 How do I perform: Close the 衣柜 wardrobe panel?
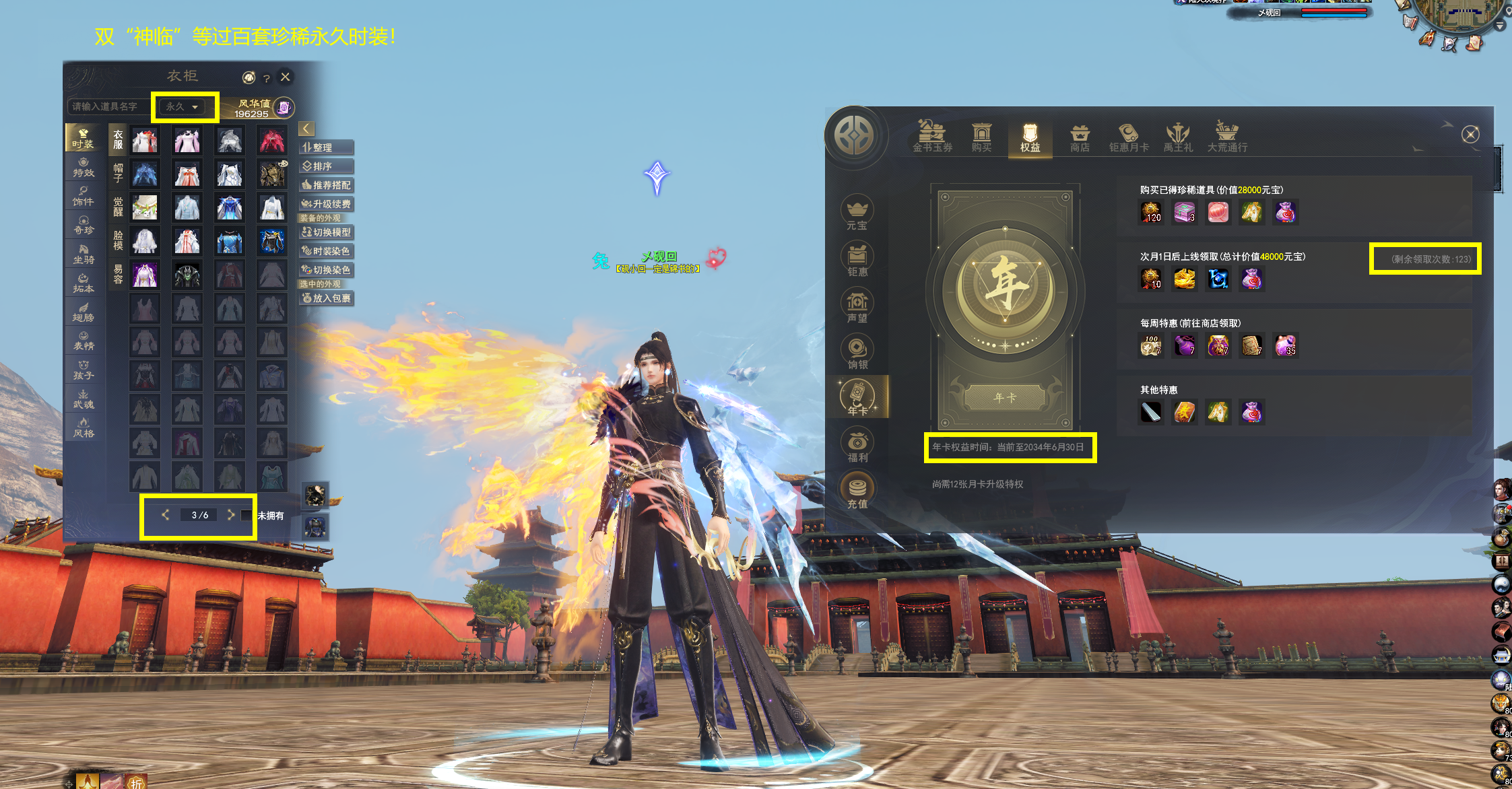pyautogui.click(x=286, y=77)
